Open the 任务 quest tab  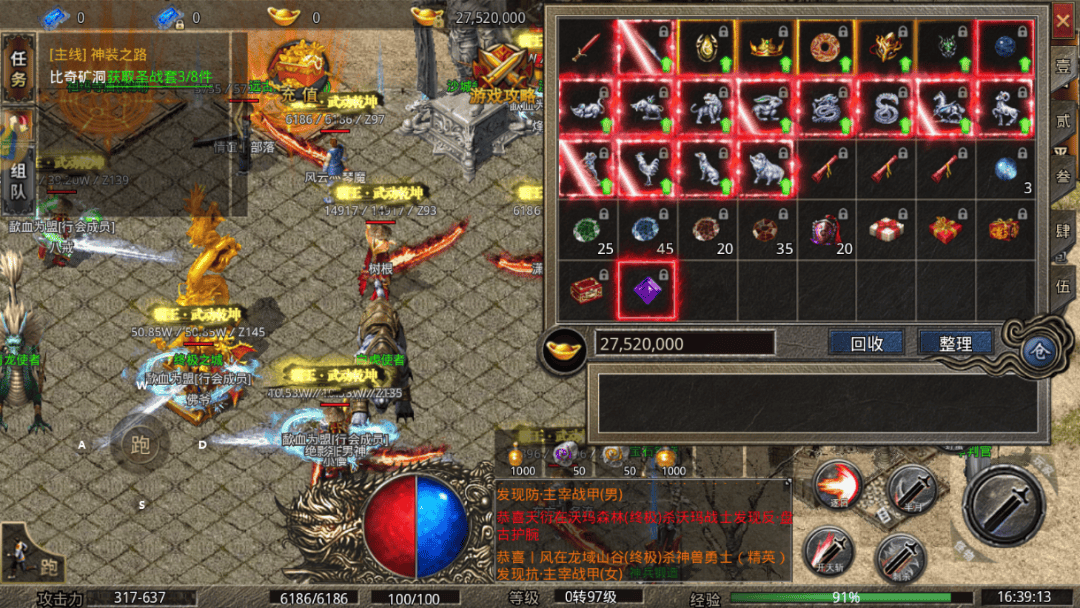pos(18,70)
